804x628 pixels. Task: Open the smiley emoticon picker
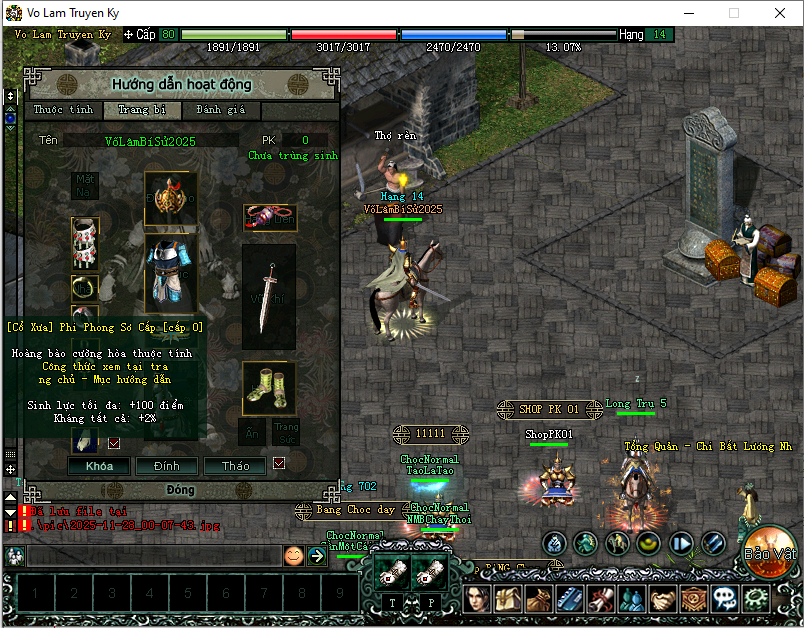tap(293, 556)
